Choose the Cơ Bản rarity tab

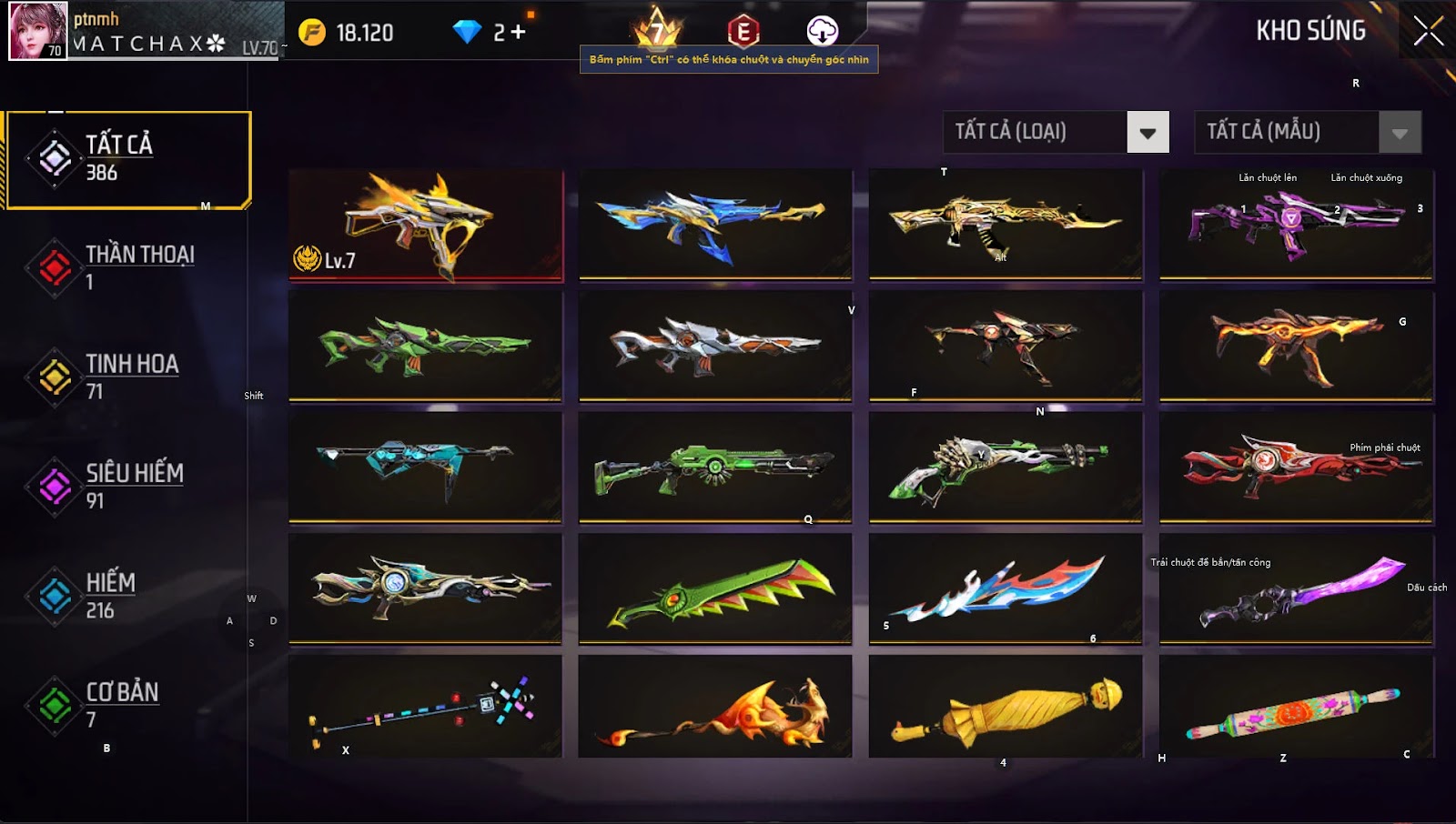click(x=127, y=705)
